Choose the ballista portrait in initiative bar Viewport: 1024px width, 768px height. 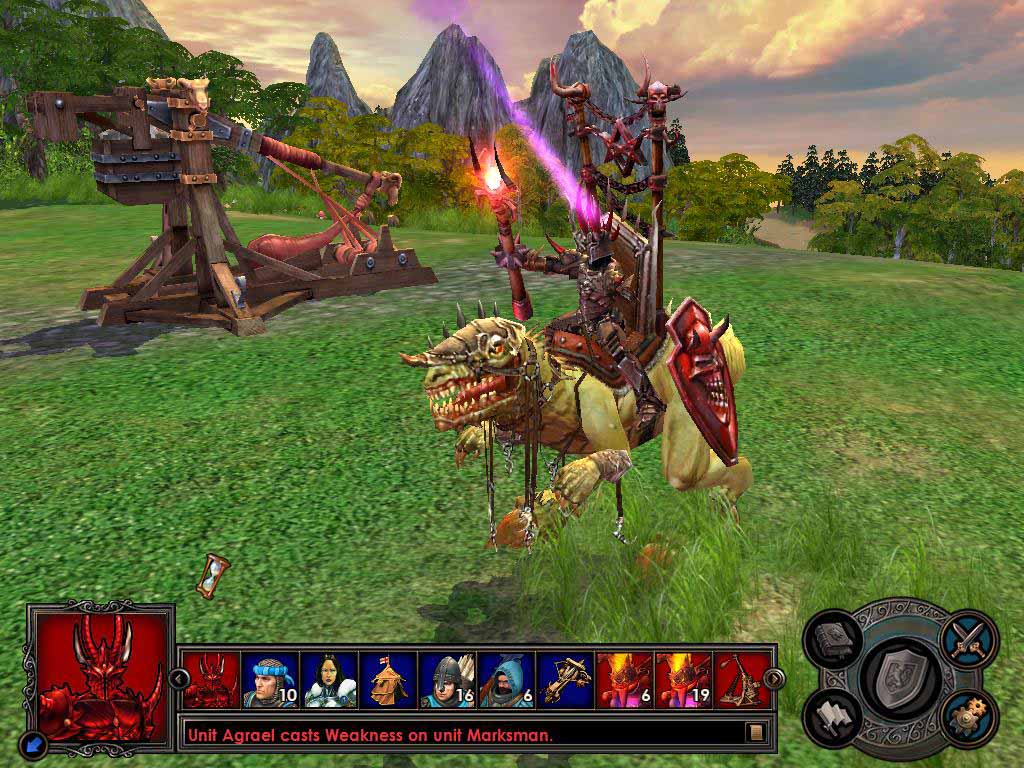pos(566,680)
